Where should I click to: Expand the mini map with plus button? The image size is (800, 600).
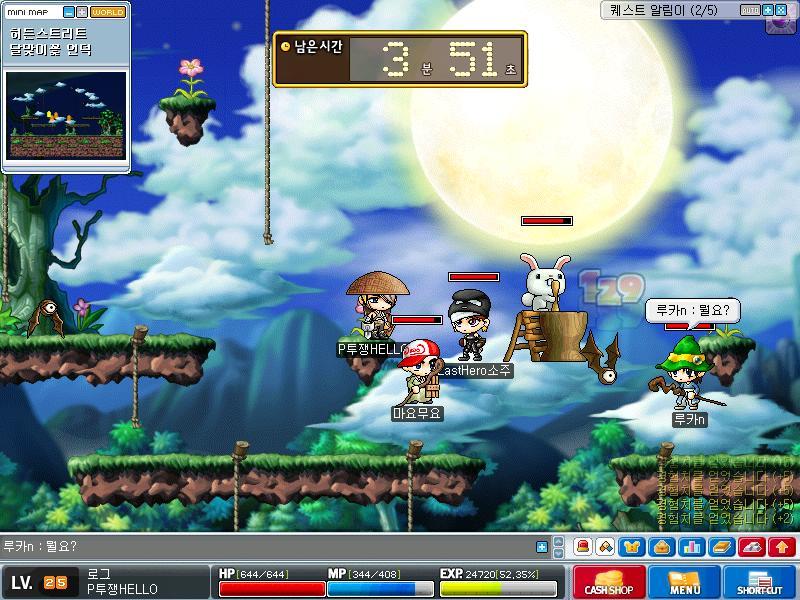point(82,12)
